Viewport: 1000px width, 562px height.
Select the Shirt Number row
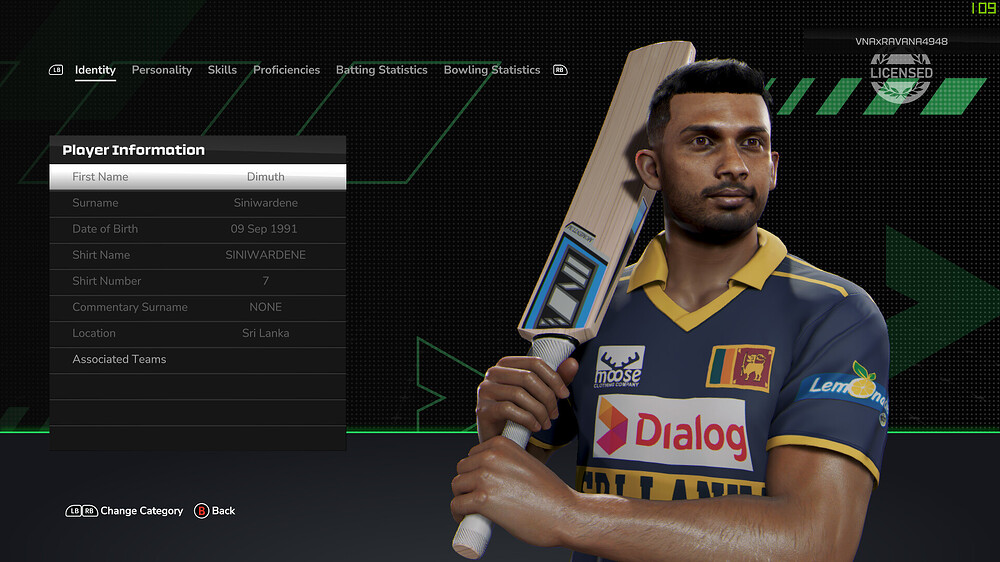(x=198, y=281)
